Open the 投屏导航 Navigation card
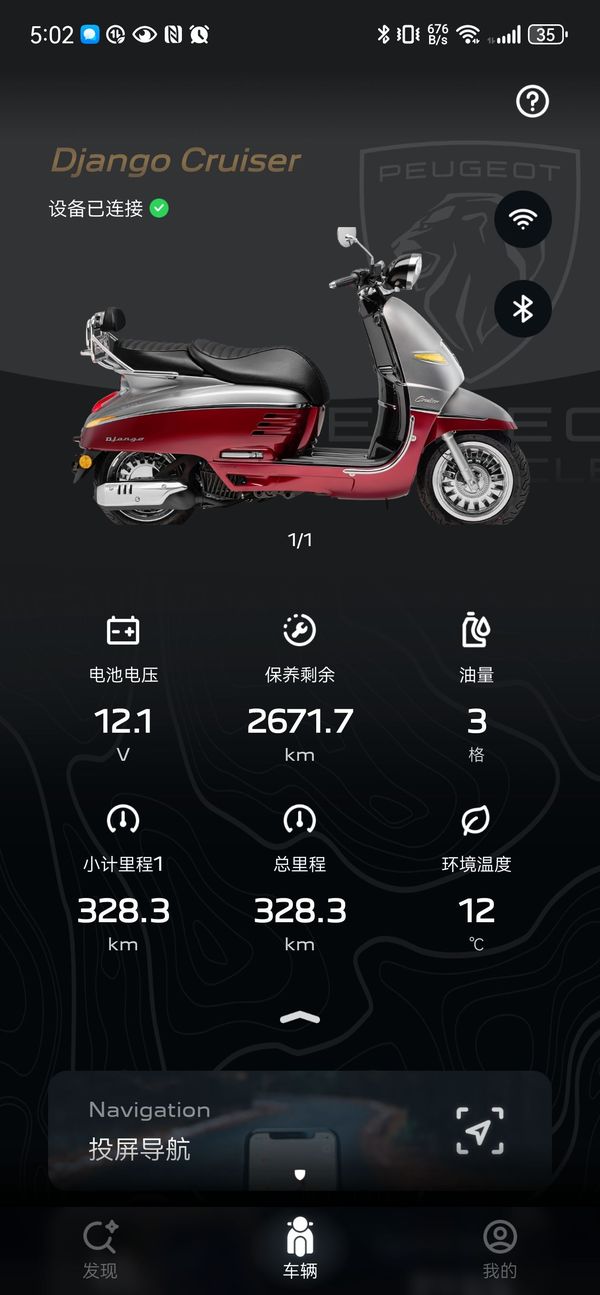600x1295 pixels. click(300, 1130)
